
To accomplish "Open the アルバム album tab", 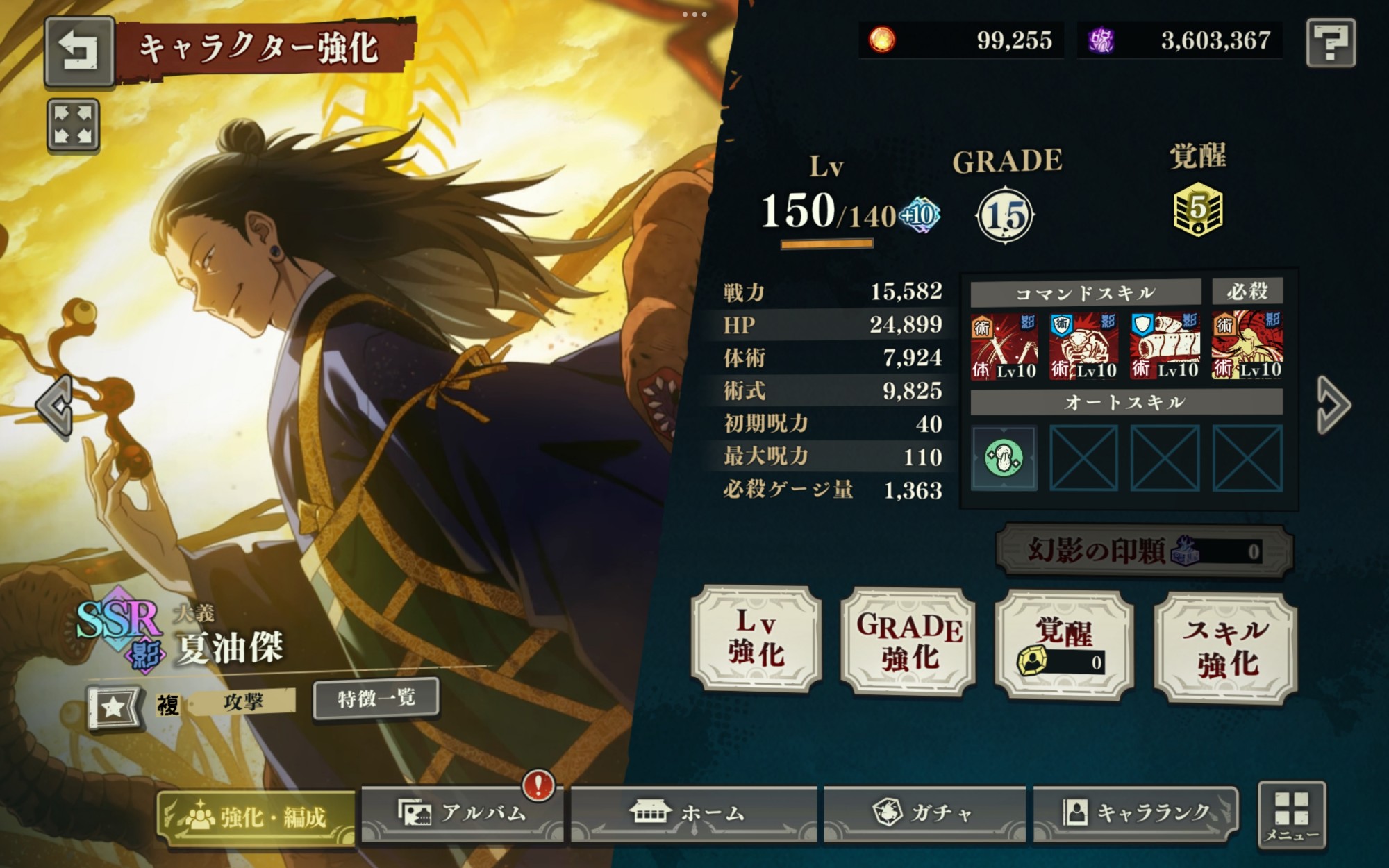I will click(463, 813).
